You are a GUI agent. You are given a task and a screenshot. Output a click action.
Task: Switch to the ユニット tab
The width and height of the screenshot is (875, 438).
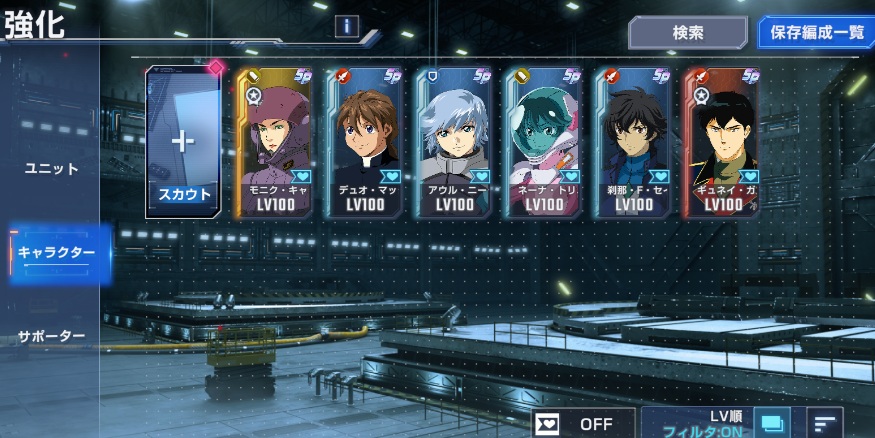[51, 169]
